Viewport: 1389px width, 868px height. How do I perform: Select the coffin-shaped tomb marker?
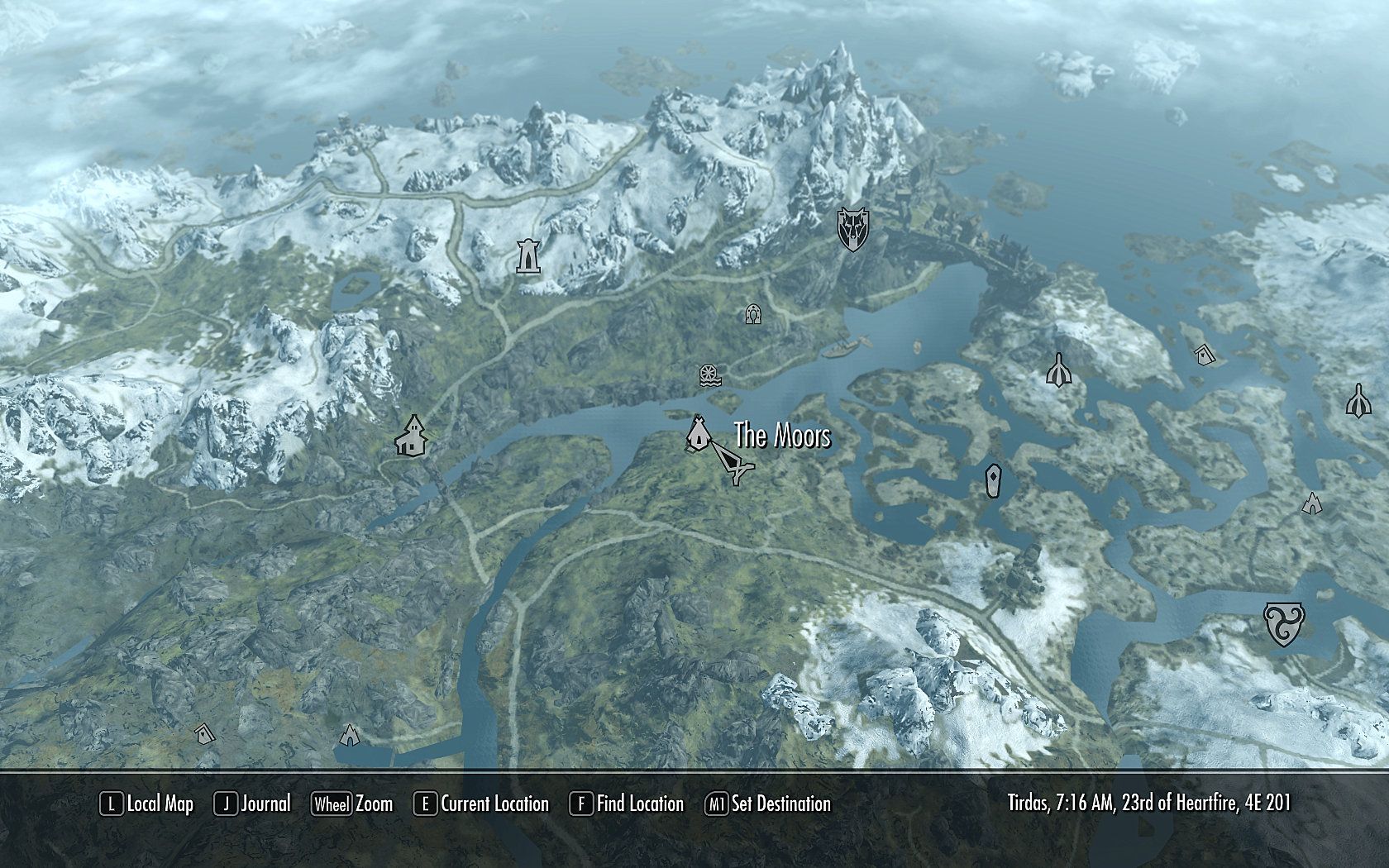pos(993,480)
